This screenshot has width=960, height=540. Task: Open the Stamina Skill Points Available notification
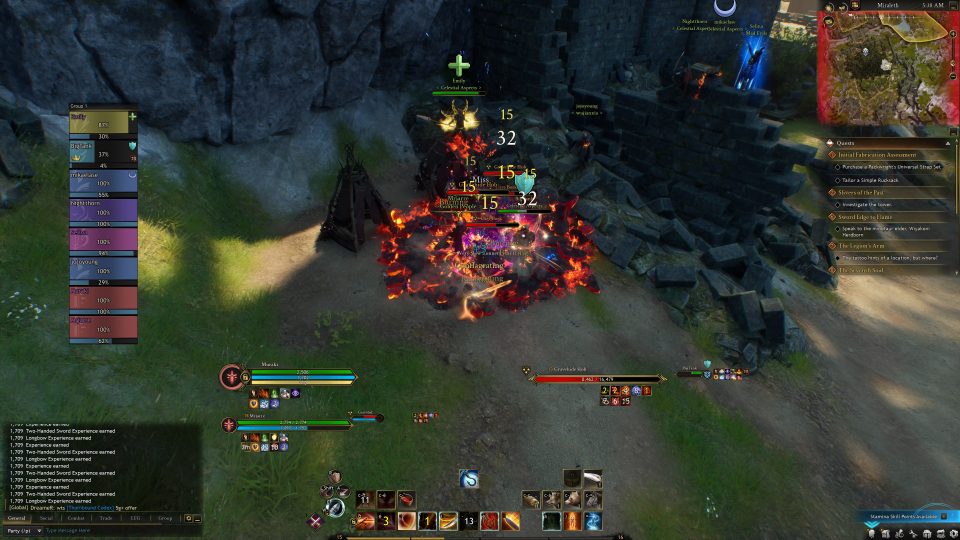point(902,516)
